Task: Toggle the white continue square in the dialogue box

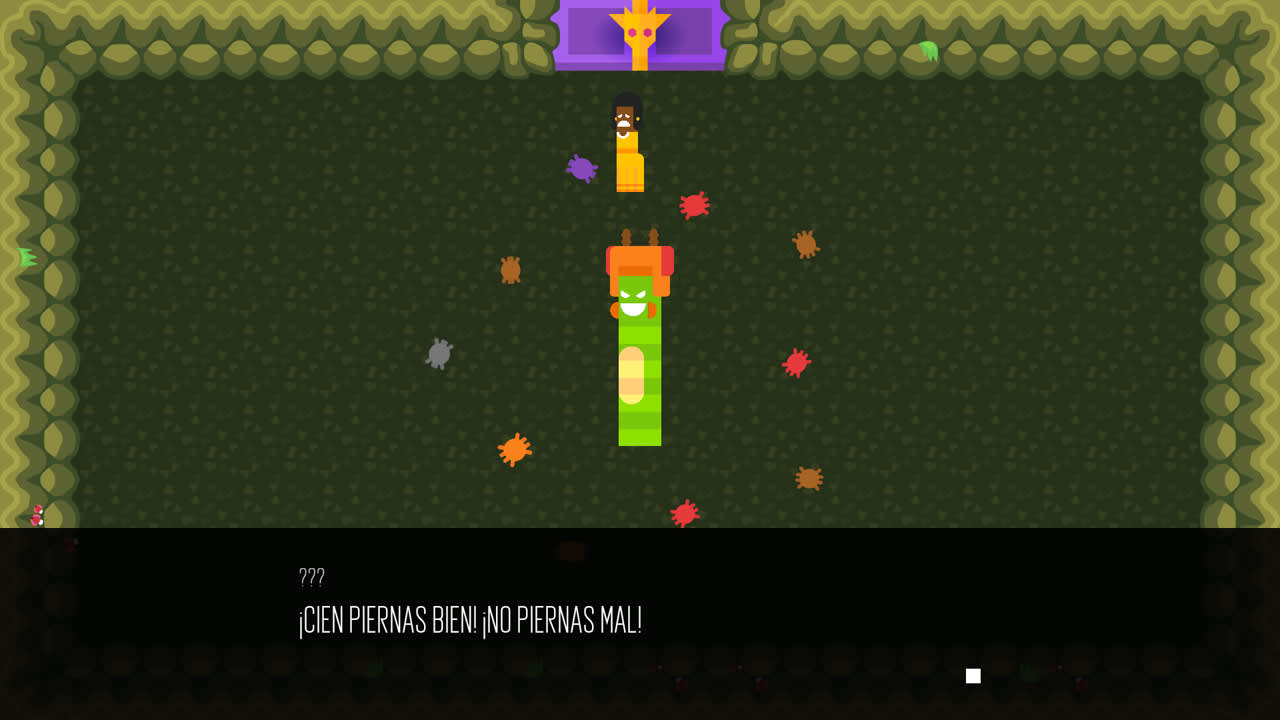Action: click(971, 675)
